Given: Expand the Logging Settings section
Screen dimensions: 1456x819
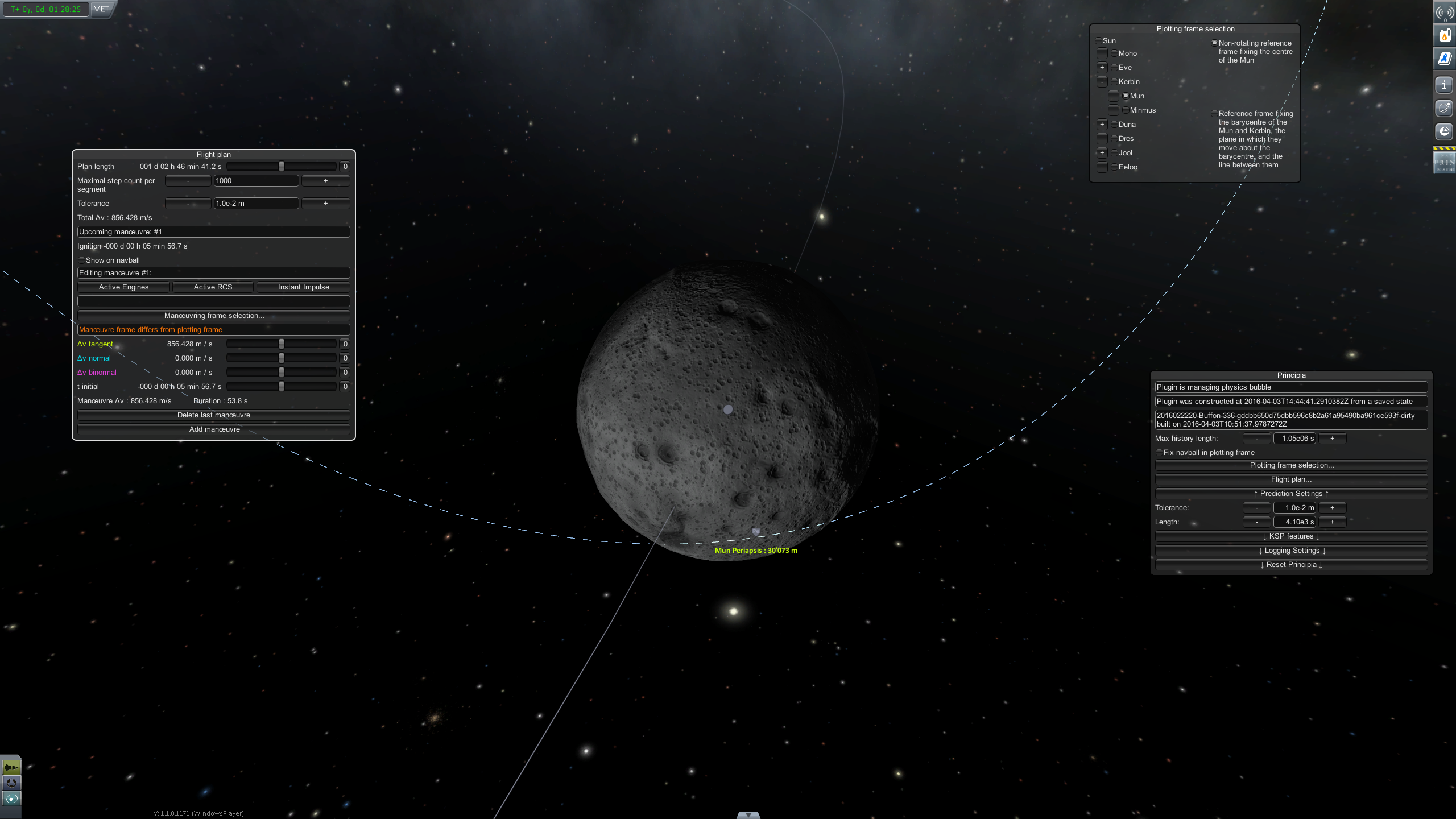Looking at the screenshot, I should click(1291, 551).
